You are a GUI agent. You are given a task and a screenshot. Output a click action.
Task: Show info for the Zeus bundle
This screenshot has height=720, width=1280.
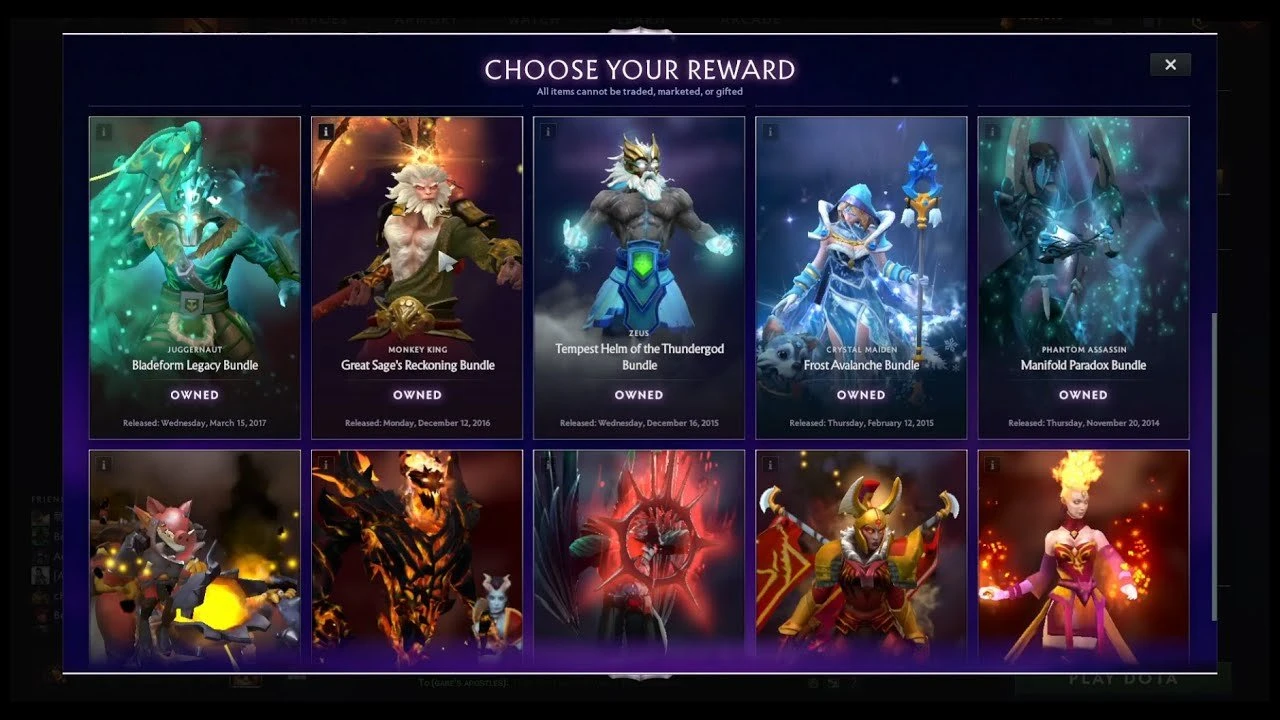[x=548, y=131]
